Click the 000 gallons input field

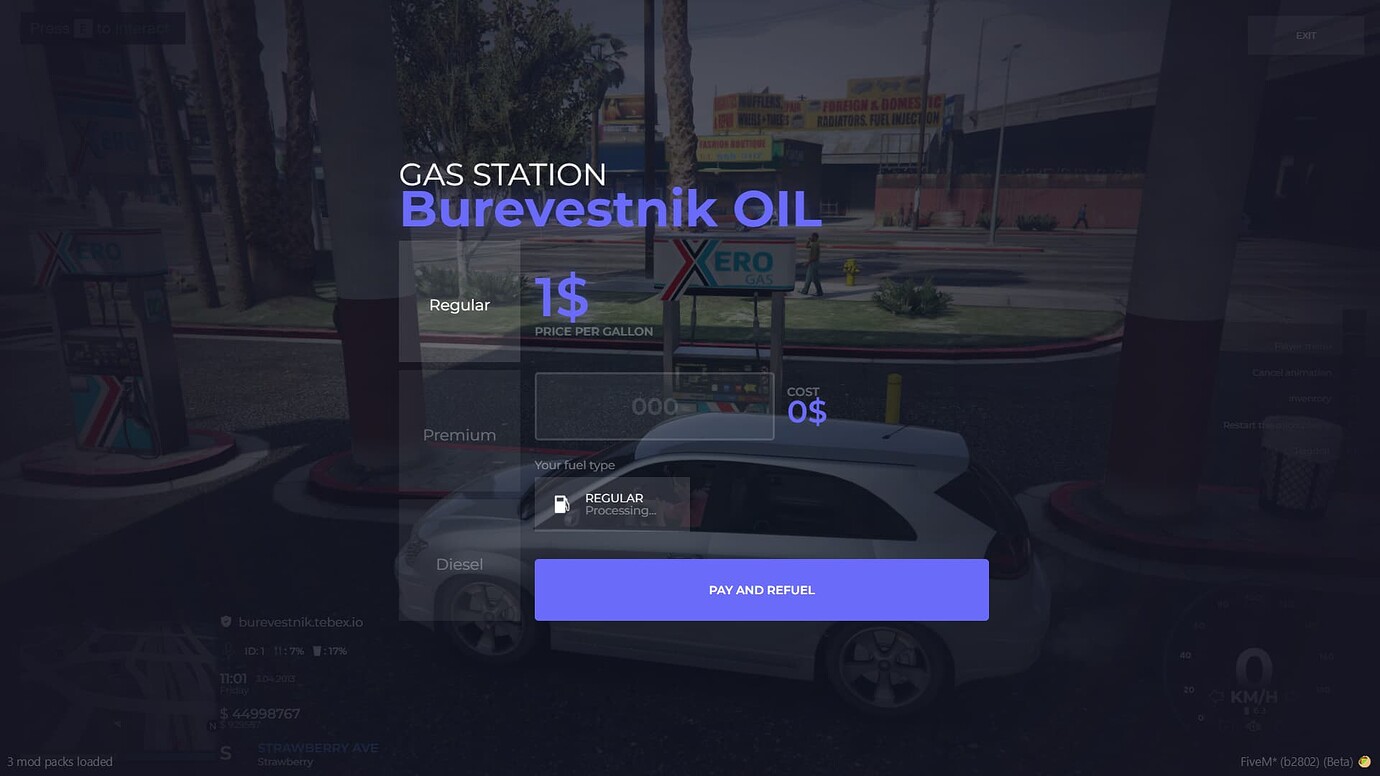pos(654,406)
